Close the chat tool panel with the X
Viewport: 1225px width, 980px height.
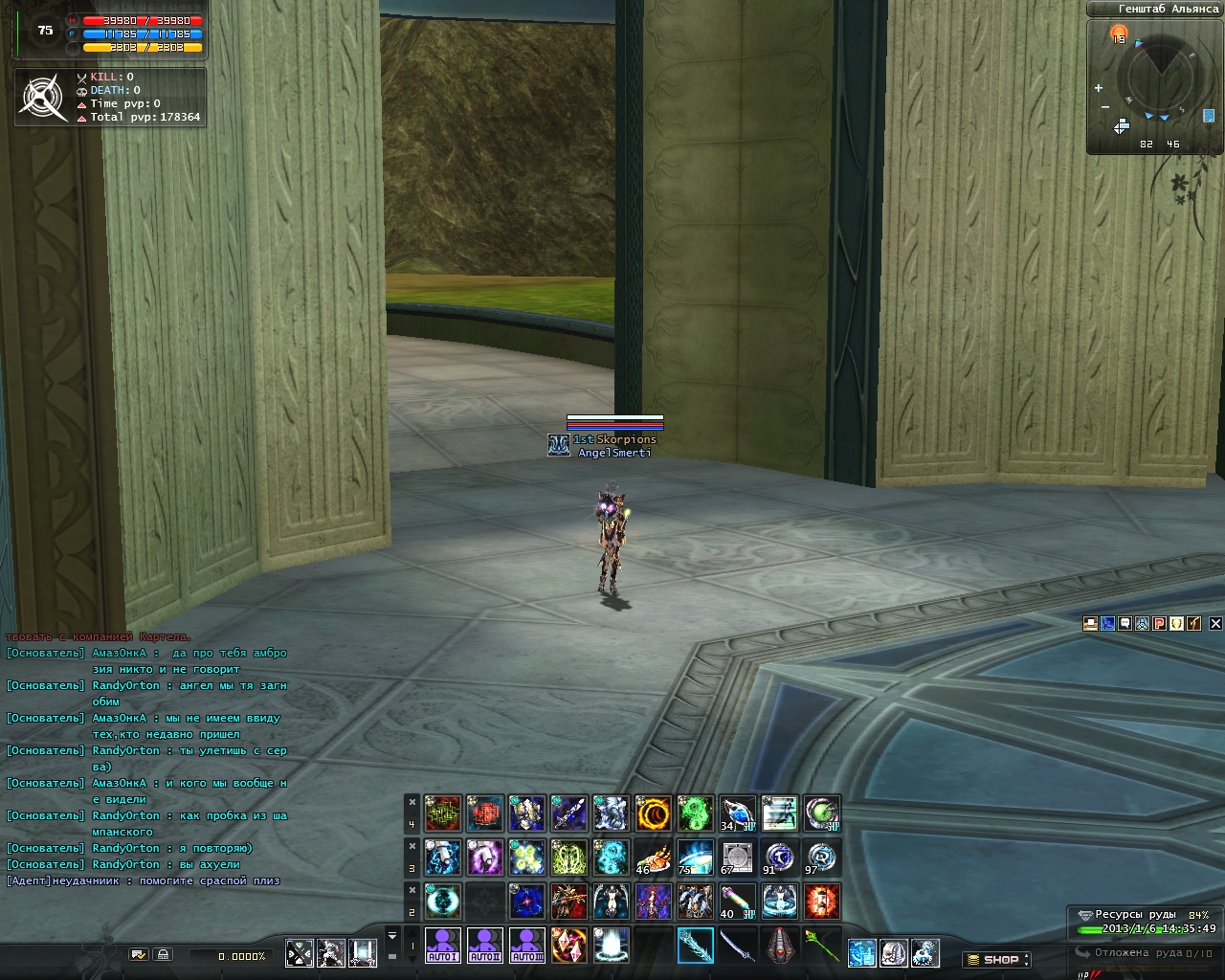click(1215, 623)
